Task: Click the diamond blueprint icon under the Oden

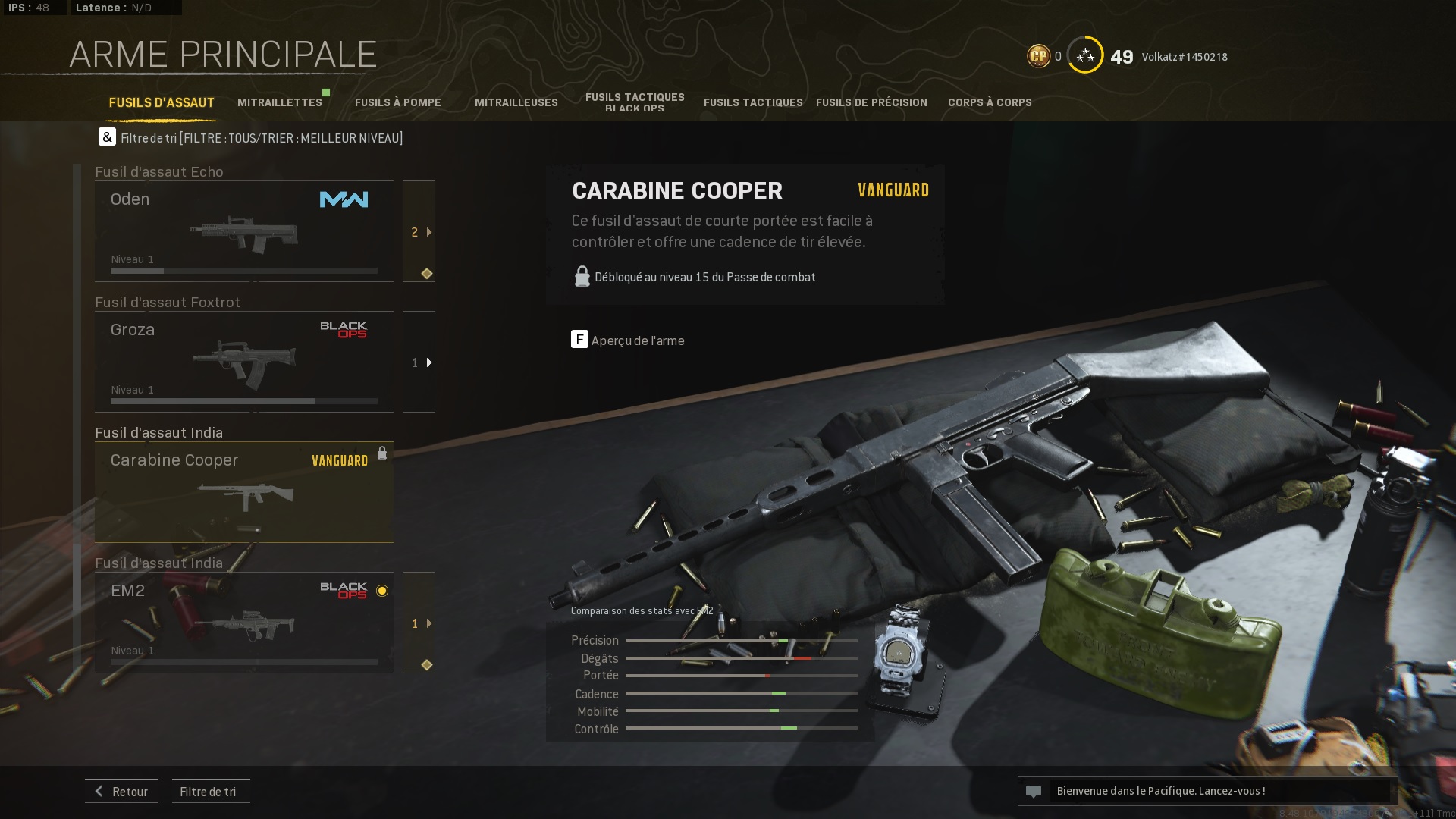Action: click(x=425, y=275)
